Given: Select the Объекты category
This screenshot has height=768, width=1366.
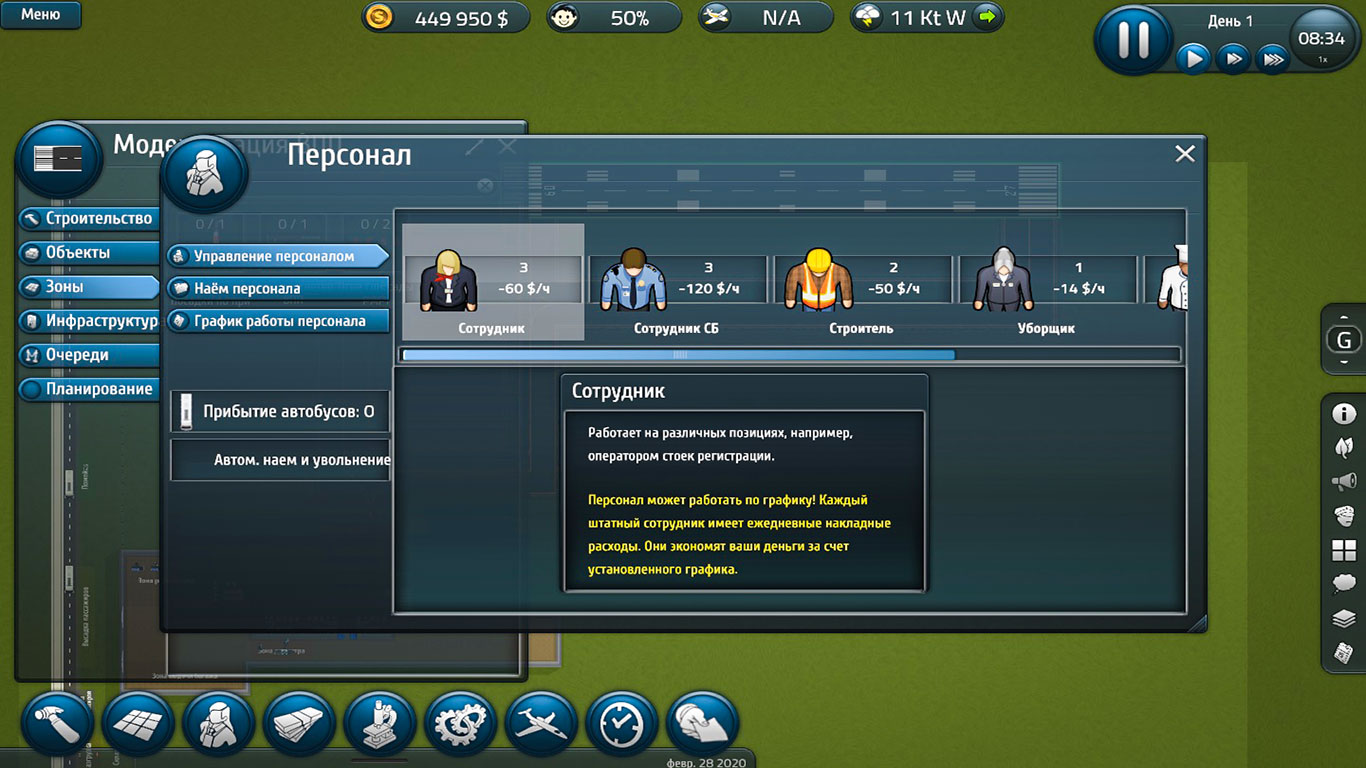Looking at the screenshot, I should pyautogui.click(x=89, y=253).
